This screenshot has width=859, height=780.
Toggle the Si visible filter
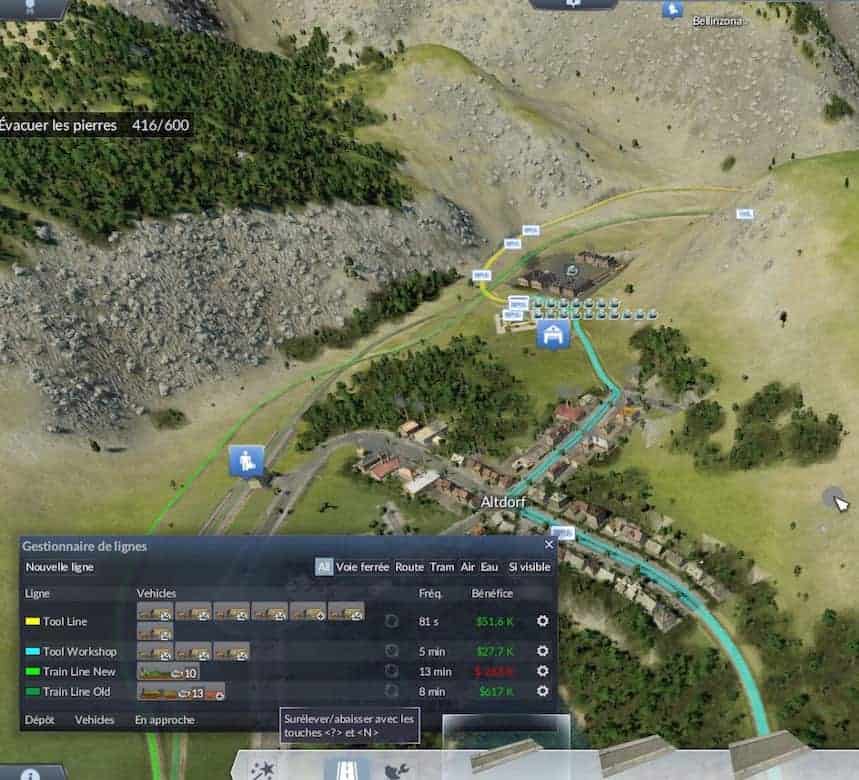coord(529,567)
